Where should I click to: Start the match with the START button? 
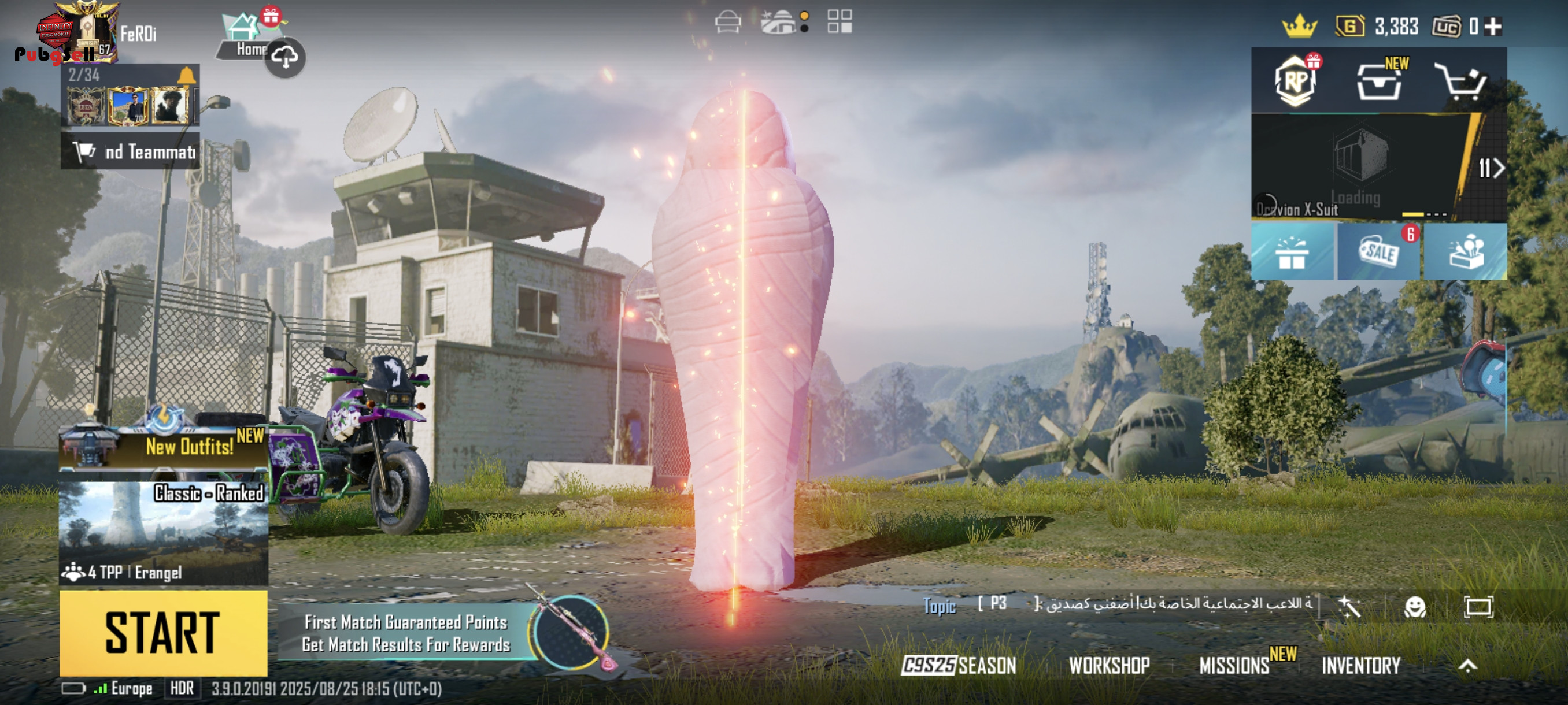click(x=163, y=633)
